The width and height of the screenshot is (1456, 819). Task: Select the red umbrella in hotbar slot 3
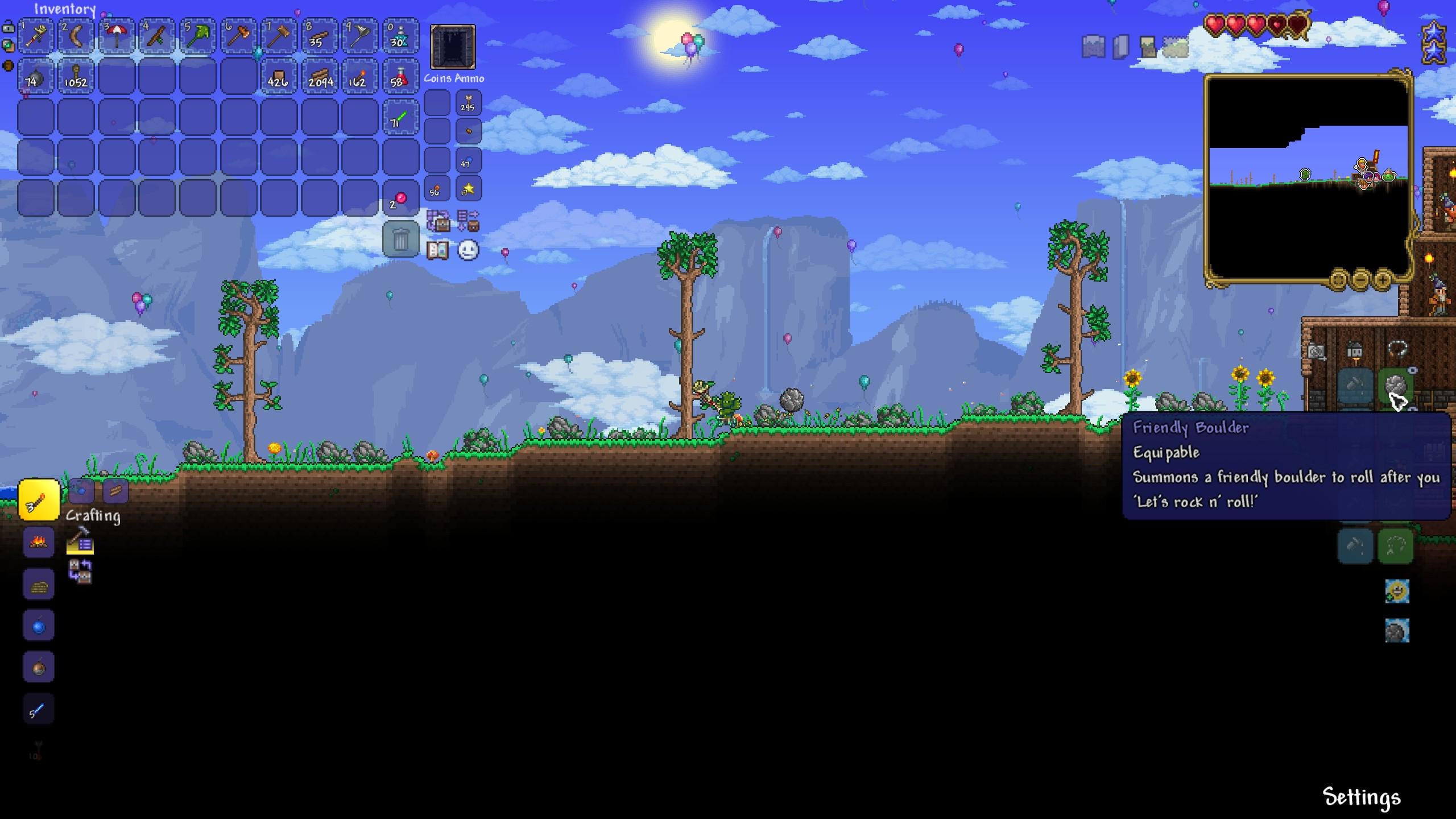117,36
